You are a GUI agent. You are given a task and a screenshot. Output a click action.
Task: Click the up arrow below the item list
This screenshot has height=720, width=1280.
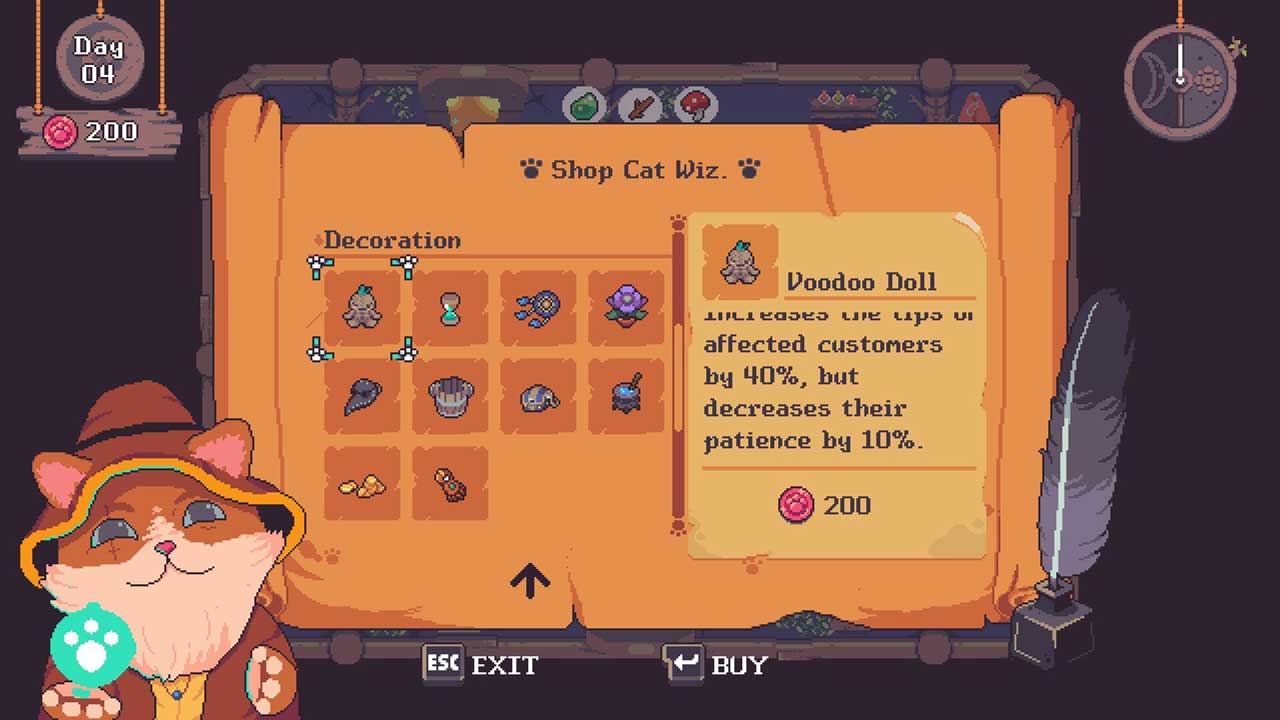tap(530, 580)
